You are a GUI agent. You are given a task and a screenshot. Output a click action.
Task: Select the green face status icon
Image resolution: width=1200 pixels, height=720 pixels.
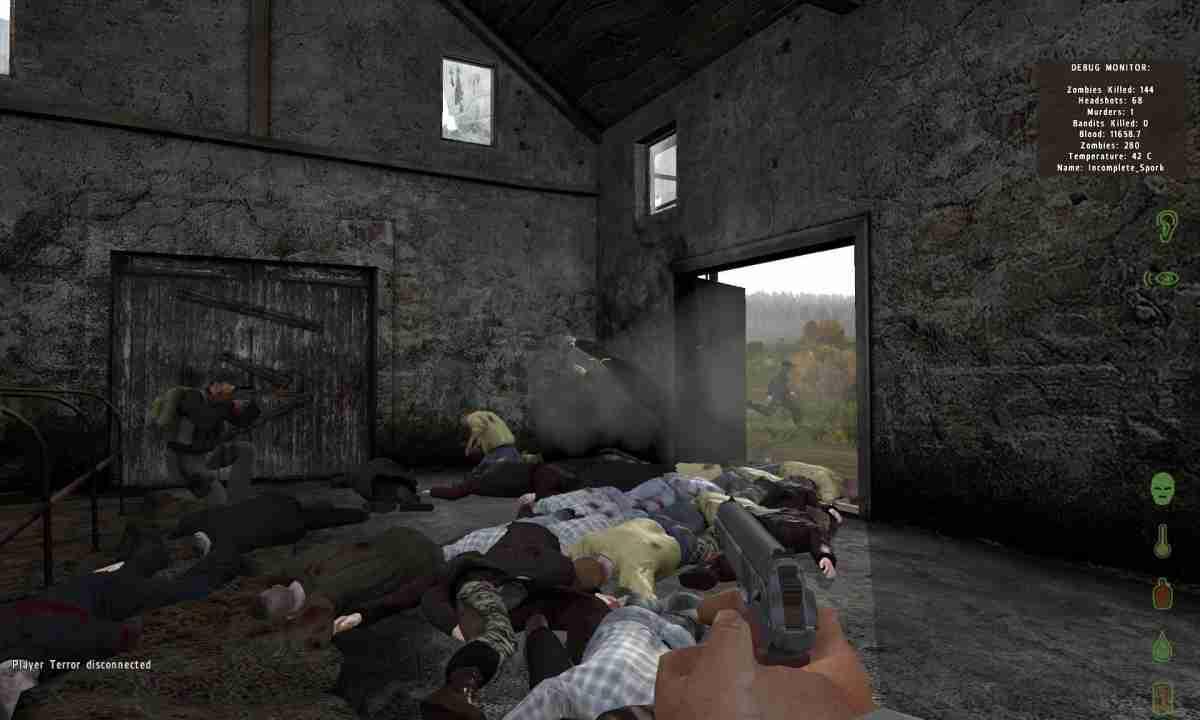[1162, 489]
